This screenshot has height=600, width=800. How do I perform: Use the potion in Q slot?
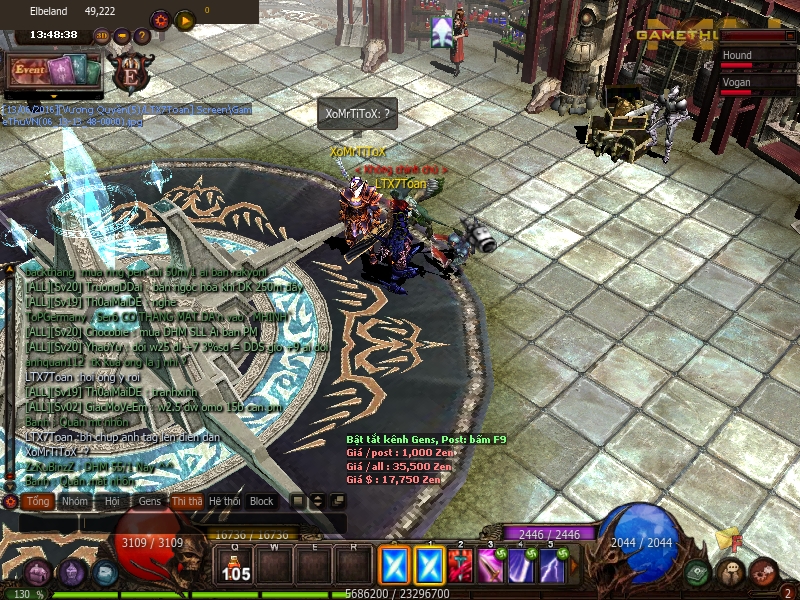coord(236,567)
